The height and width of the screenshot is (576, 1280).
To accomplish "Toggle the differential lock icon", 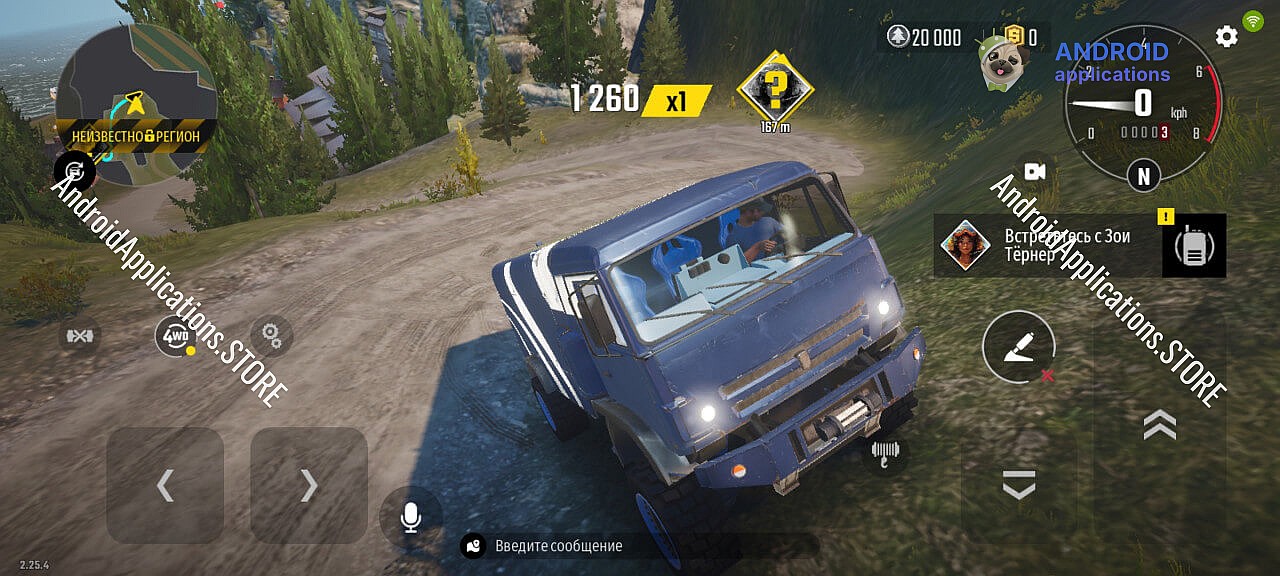I will click(x=80, y=336).
